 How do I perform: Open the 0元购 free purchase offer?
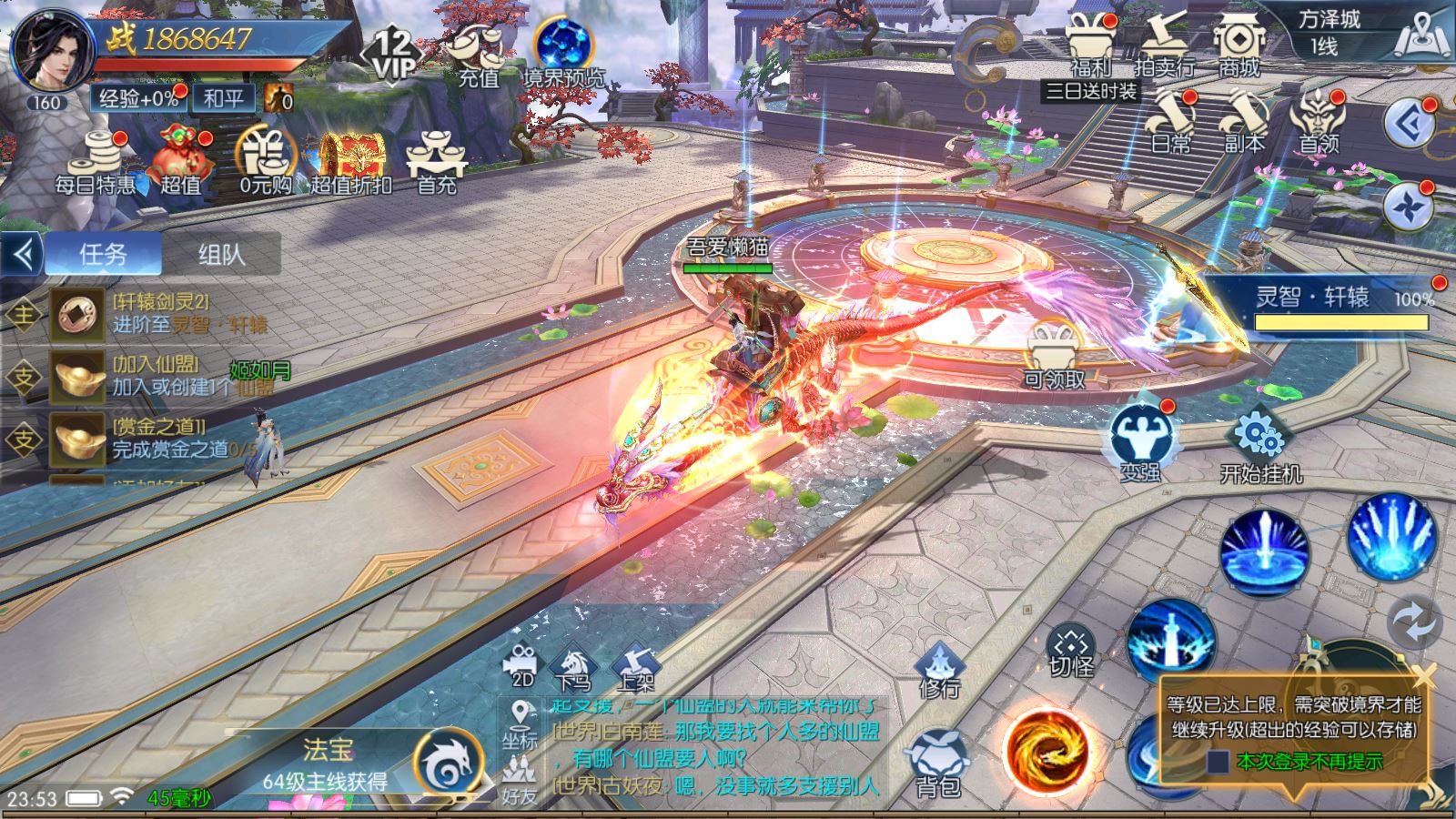(x=266, y=162)
